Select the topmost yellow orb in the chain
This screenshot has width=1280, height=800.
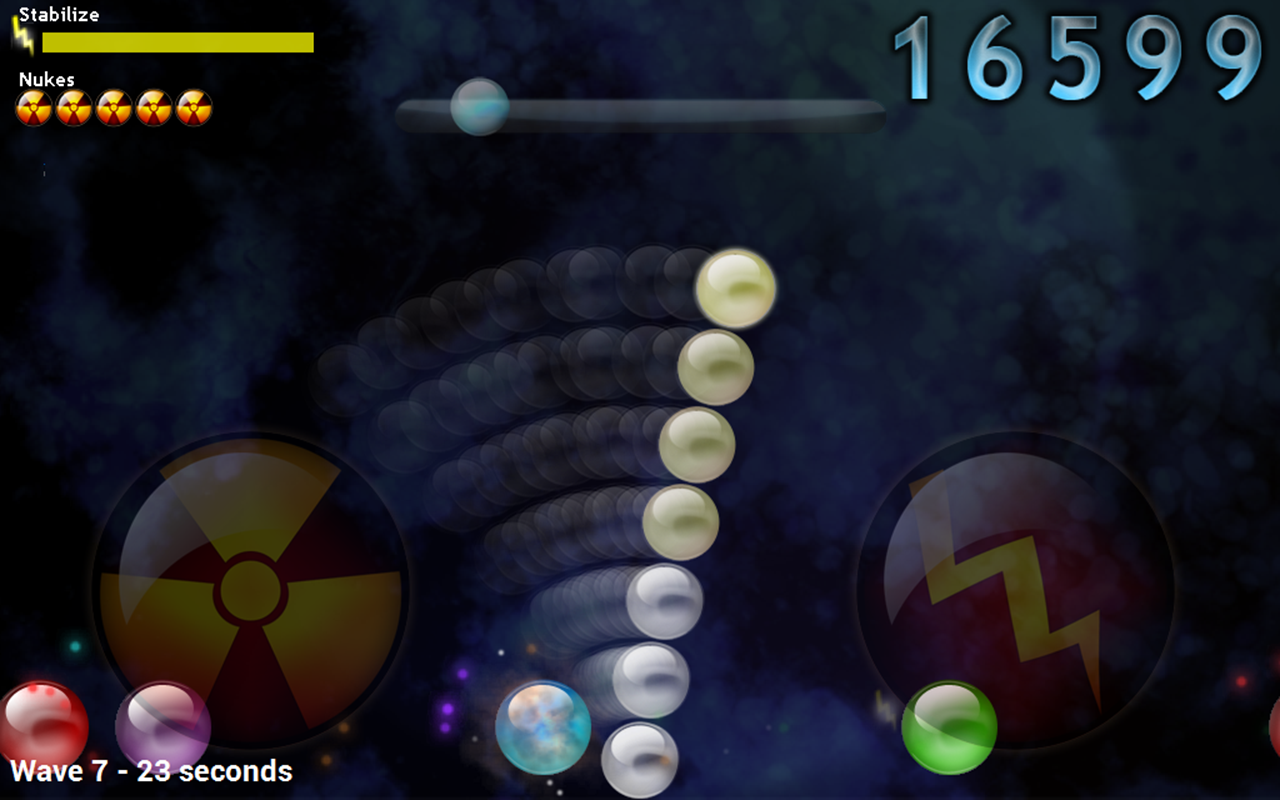pyautogui.click(x=736, y=287)
